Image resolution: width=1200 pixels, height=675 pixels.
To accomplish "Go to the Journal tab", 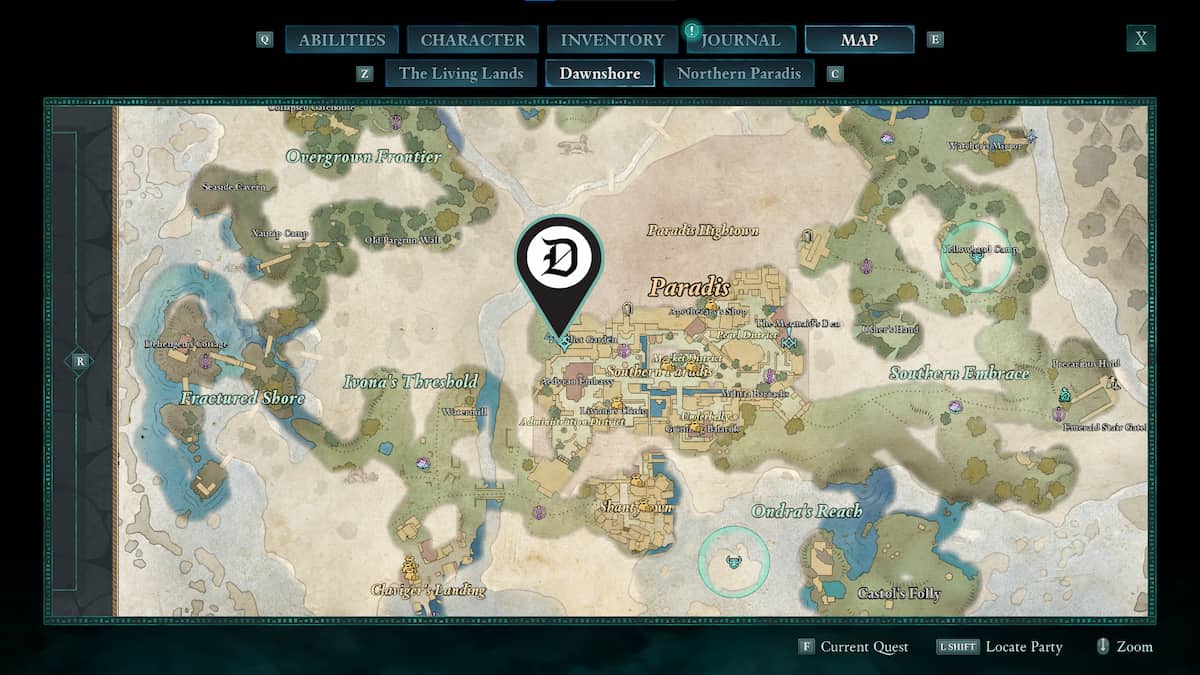I will coord(740,40).
